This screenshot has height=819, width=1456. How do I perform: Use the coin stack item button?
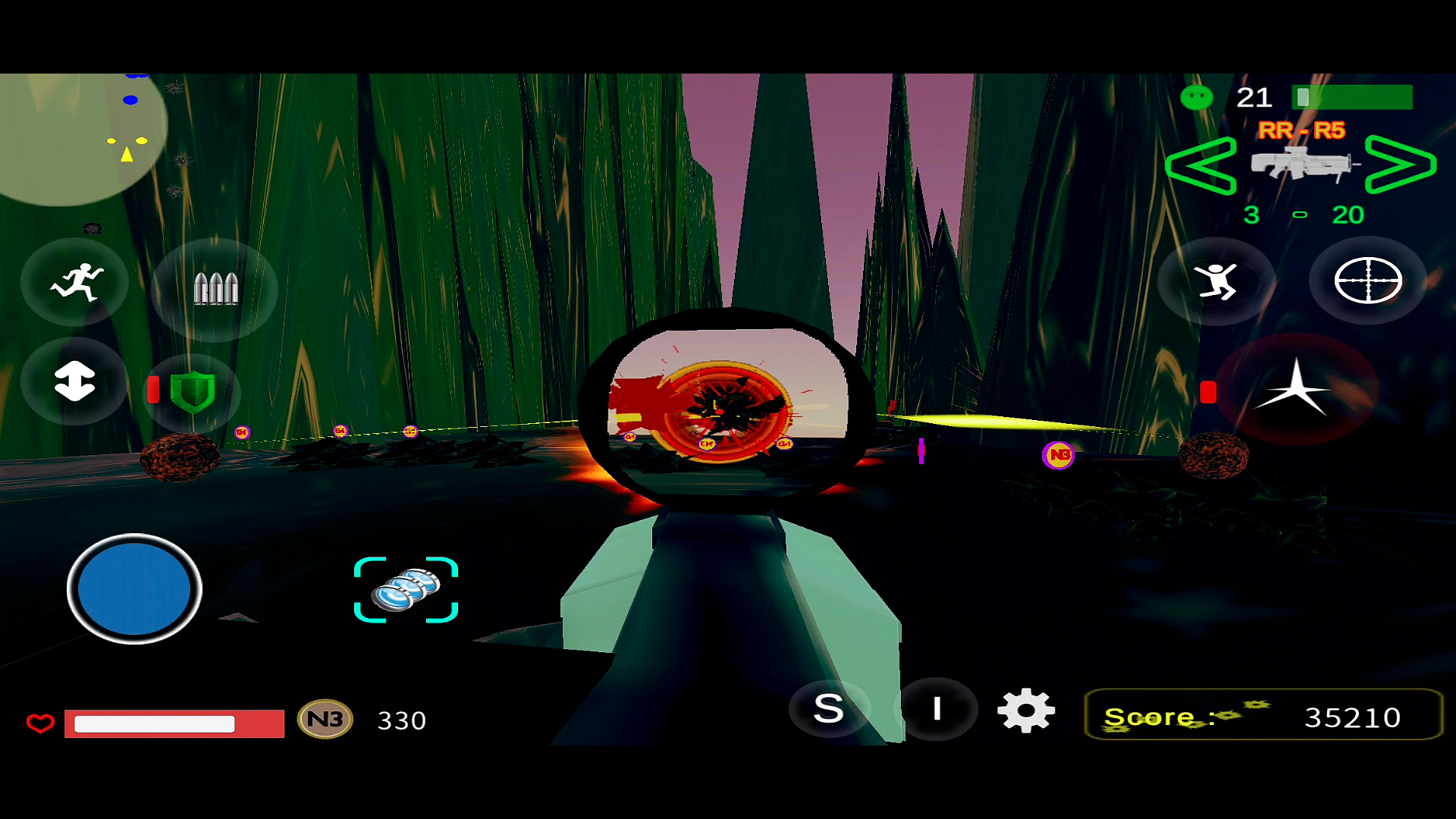pos(406,590)
